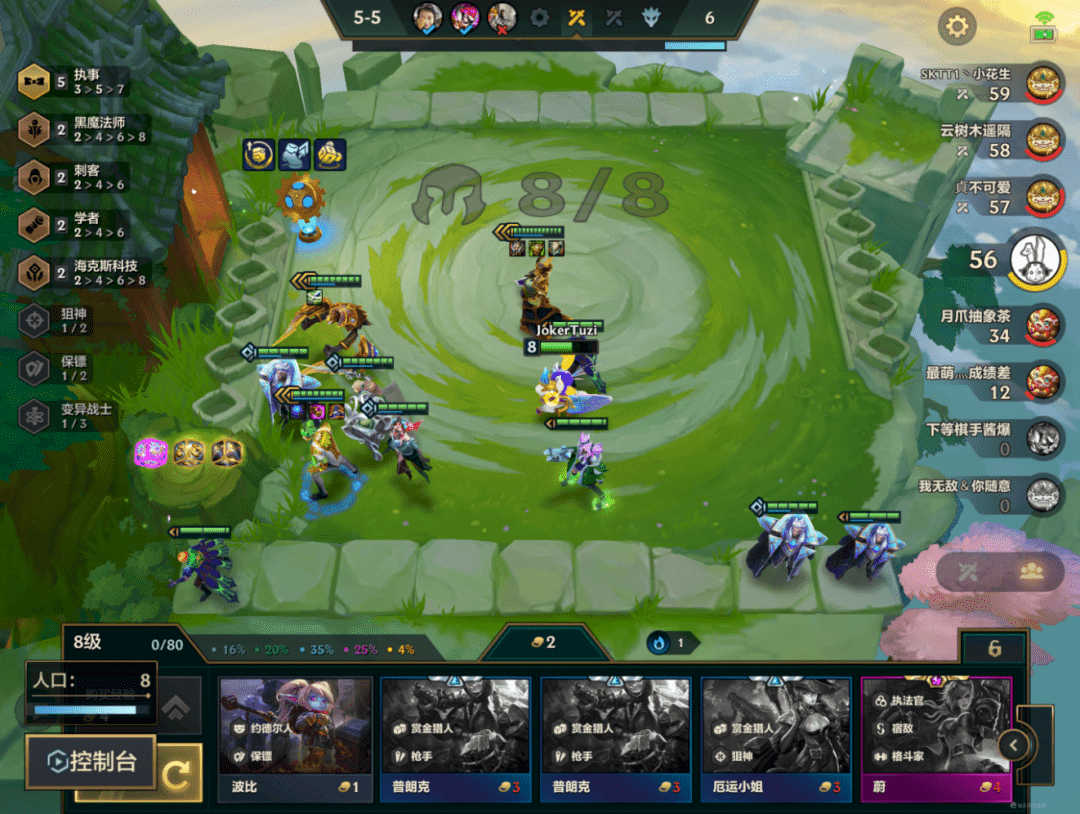Open the gear settings menu
Image resolution: width=1080 pixels, height=814 pixels.
click(x=957, y=26)
